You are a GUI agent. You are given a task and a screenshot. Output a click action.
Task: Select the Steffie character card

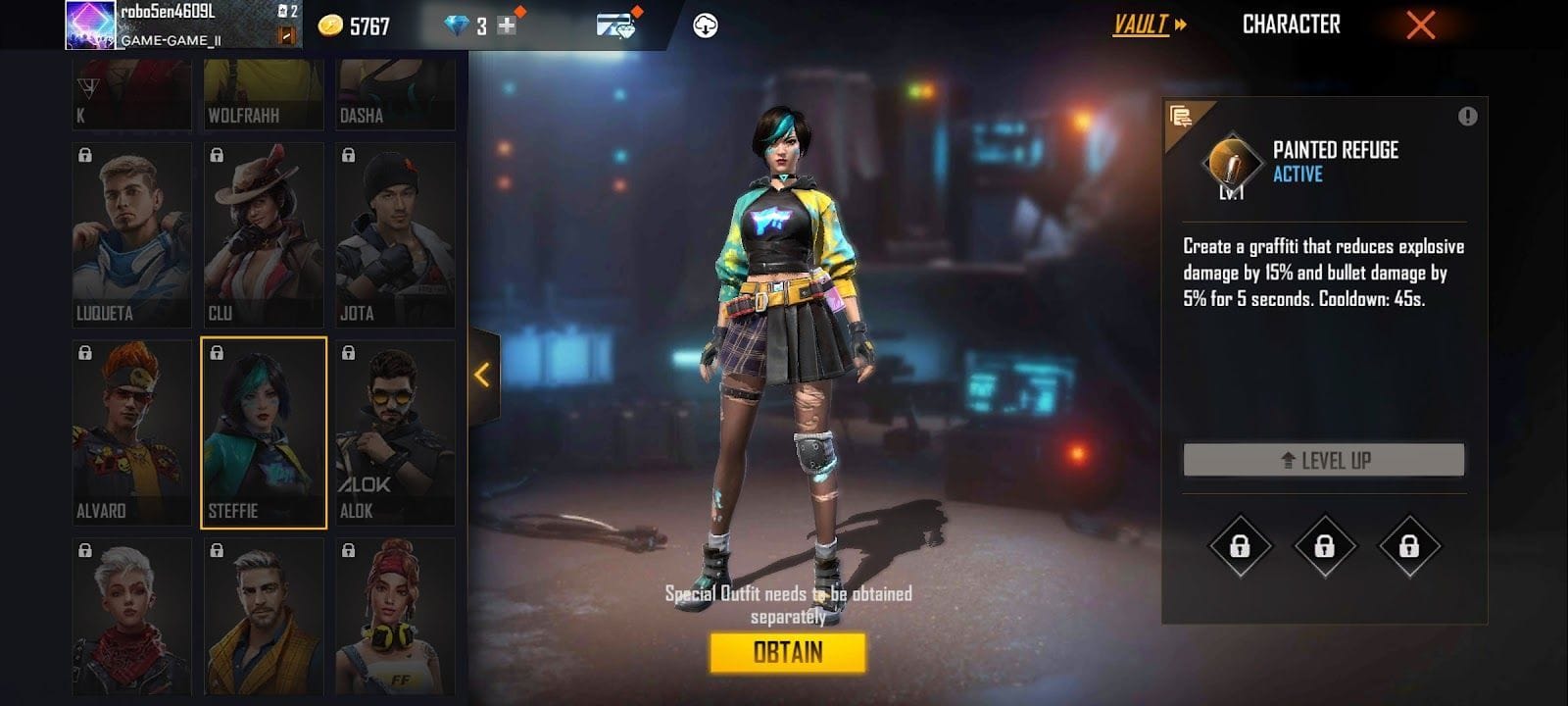pos(263,432)
